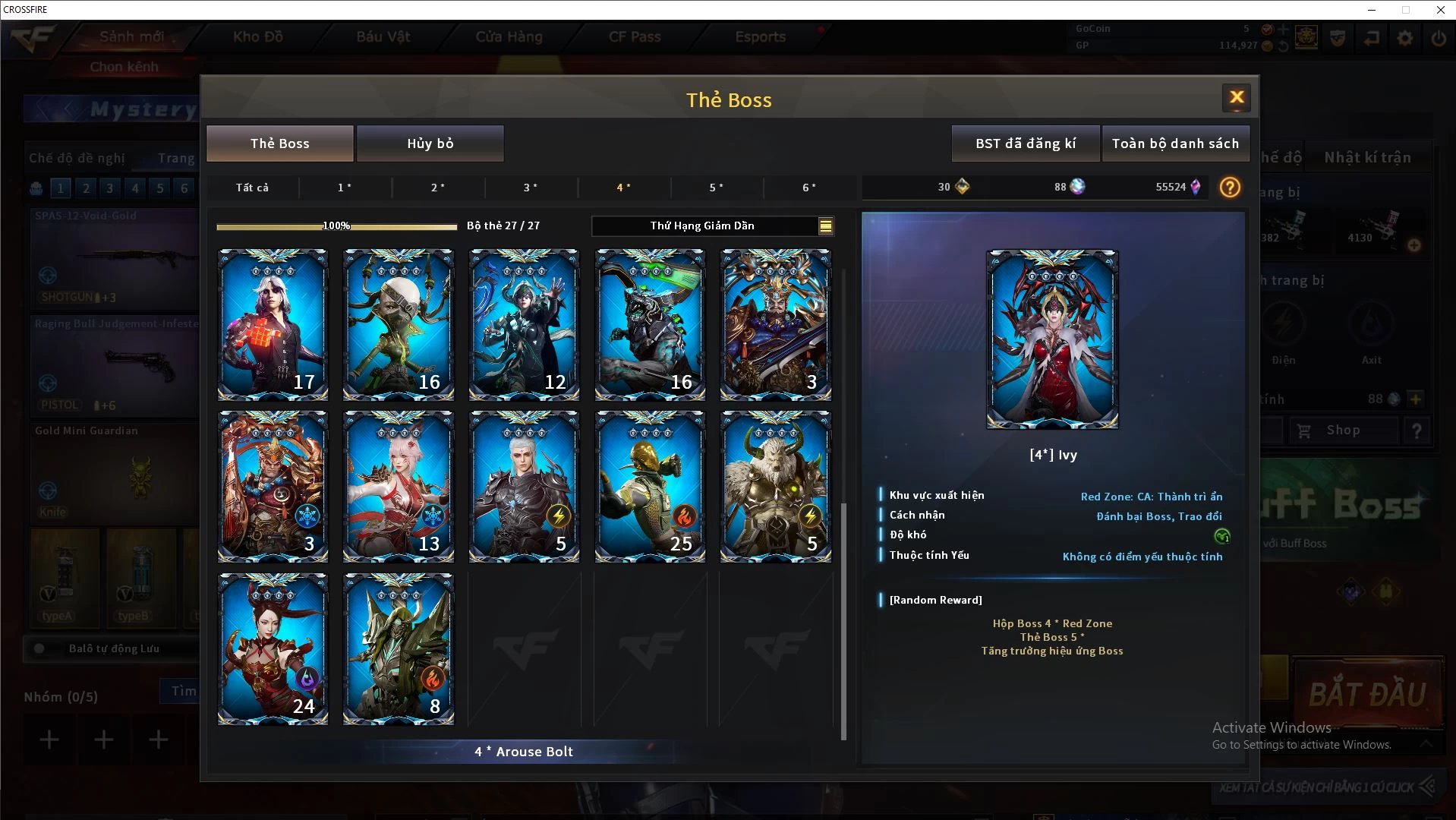Choose the white-haired fox girl card showing 13
The height and width of the screenshot is (820, 1456).
tap(398, 487)
